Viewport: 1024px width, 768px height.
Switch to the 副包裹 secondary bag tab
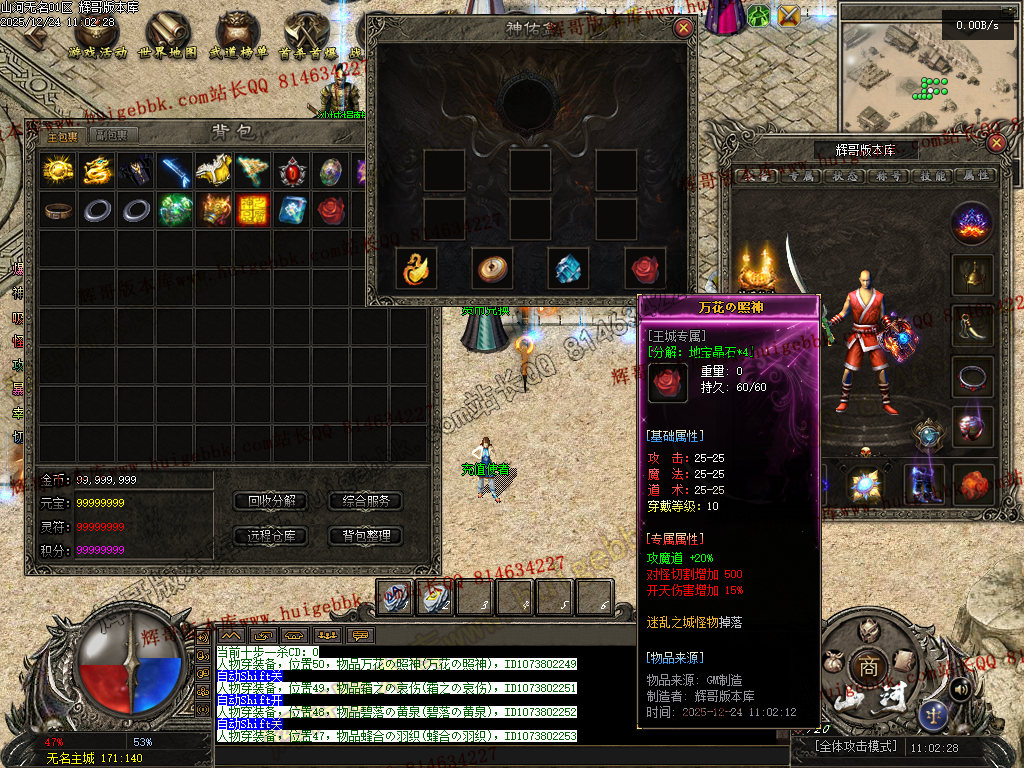[112, 136]
